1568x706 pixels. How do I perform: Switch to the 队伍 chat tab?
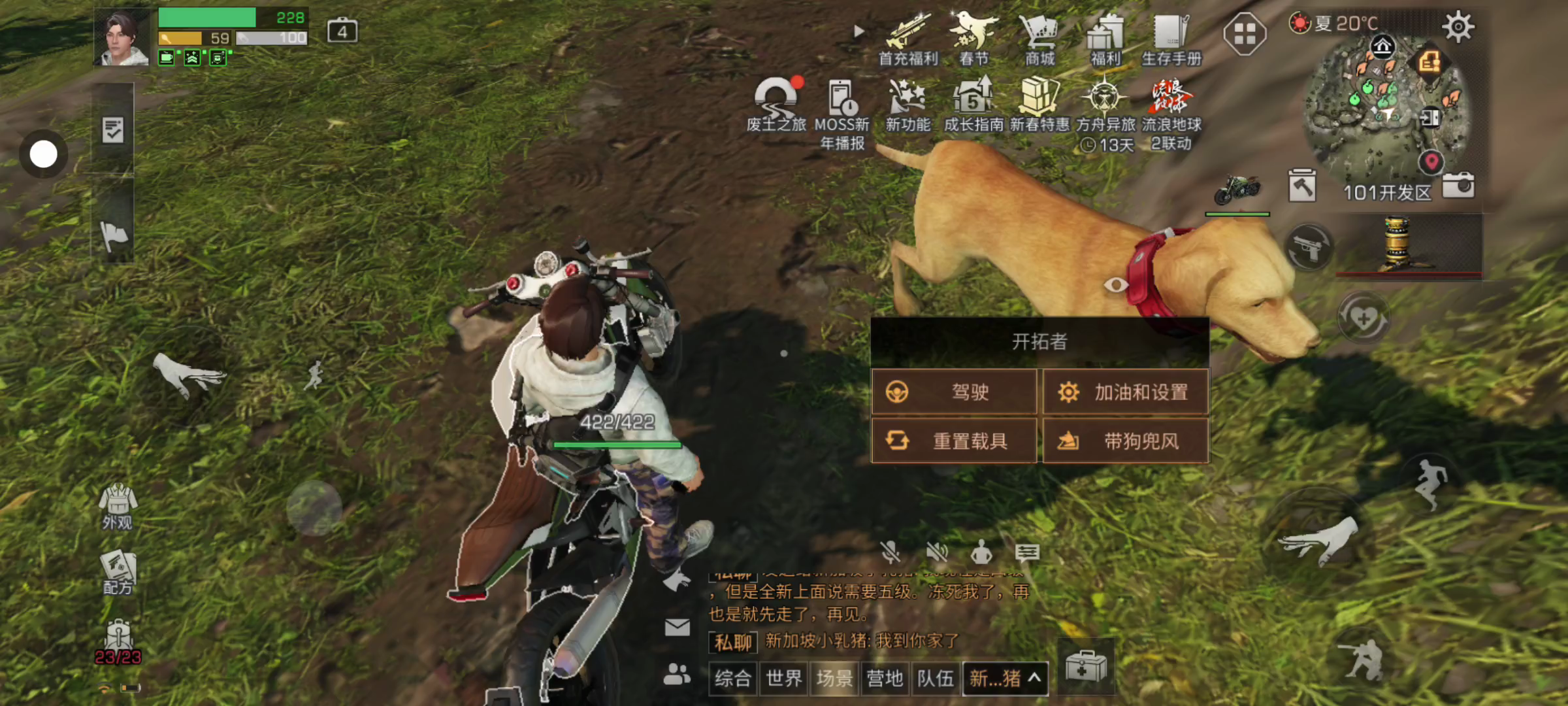coord(935,679)
